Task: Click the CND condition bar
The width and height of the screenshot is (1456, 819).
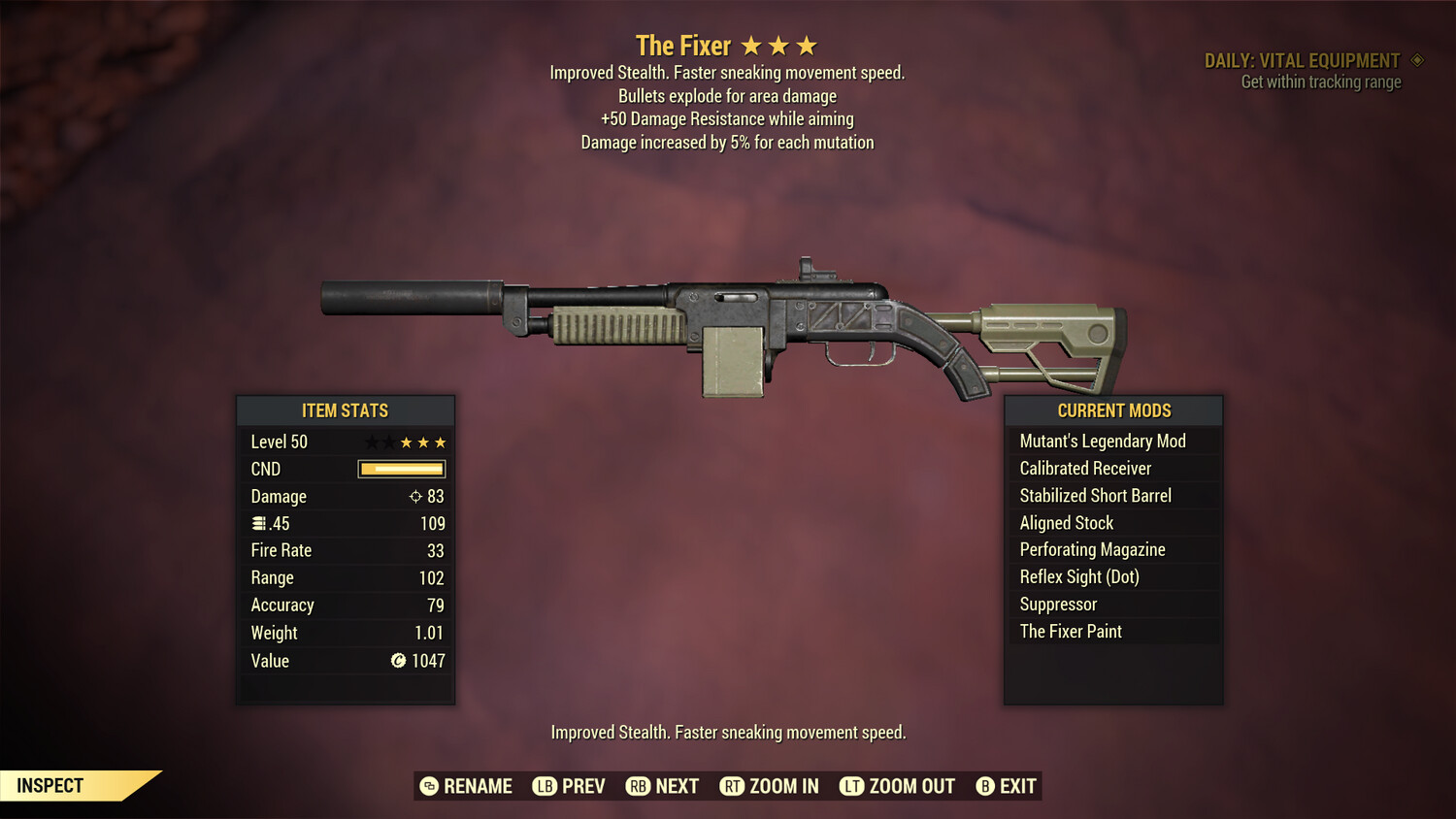Action: [401, 469]
